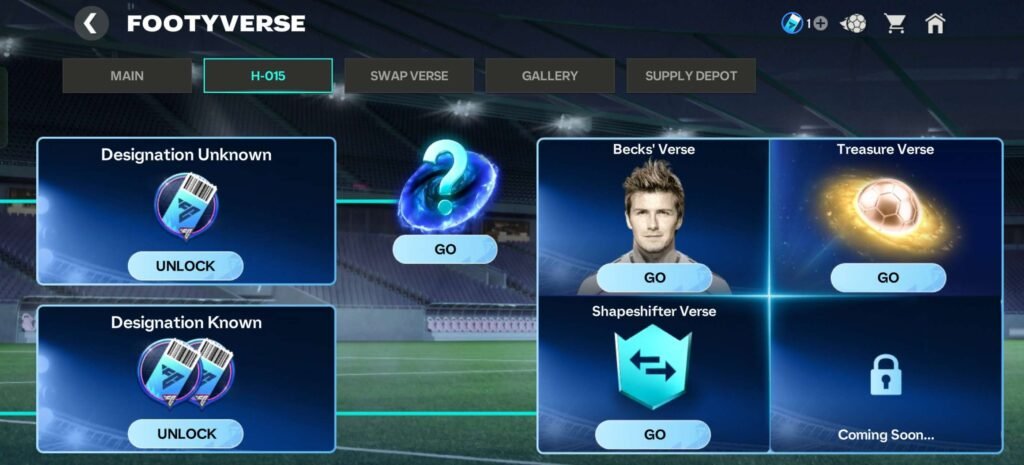The image size is (1024, 465).
Task: Select the H-015 tab
Action: [268, 76]
